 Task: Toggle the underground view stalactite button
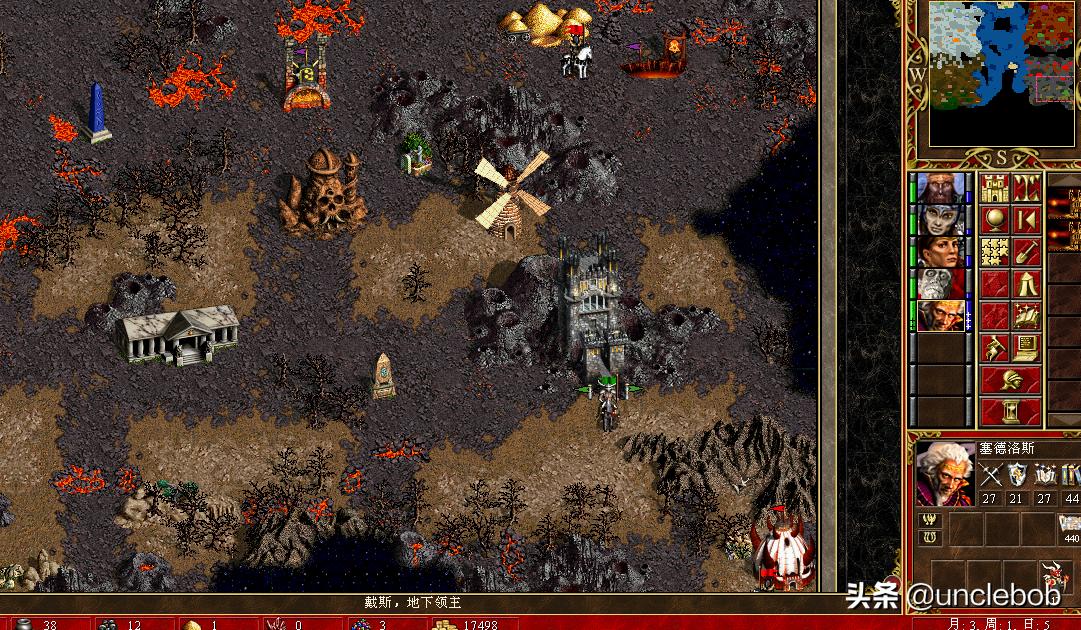coord(1027,188)
